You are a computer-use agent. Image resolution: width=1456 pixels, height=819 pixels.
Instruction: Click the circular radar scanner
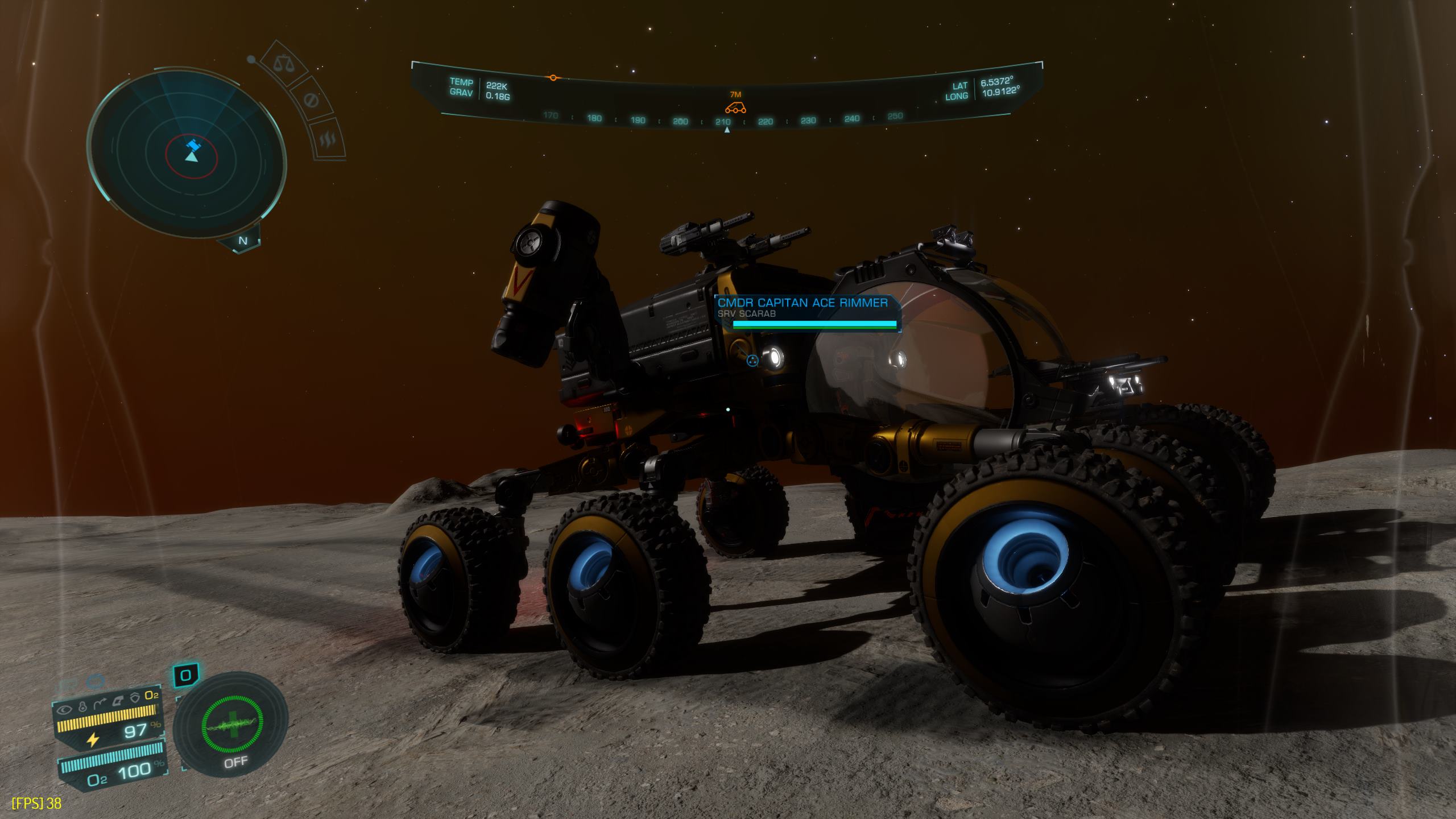187,152
